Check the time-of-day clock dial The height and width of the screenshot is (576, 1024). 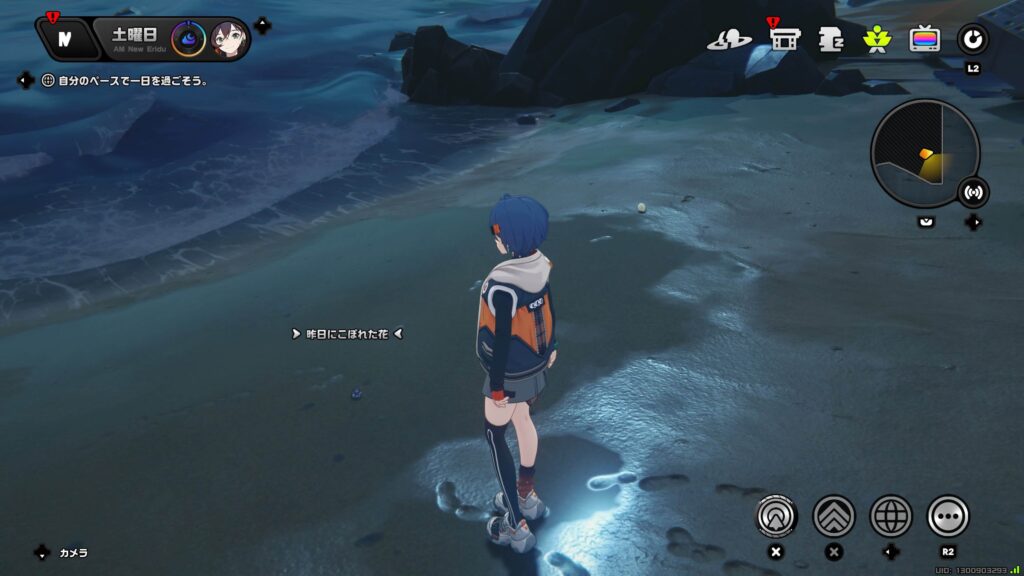click(188, 39)
